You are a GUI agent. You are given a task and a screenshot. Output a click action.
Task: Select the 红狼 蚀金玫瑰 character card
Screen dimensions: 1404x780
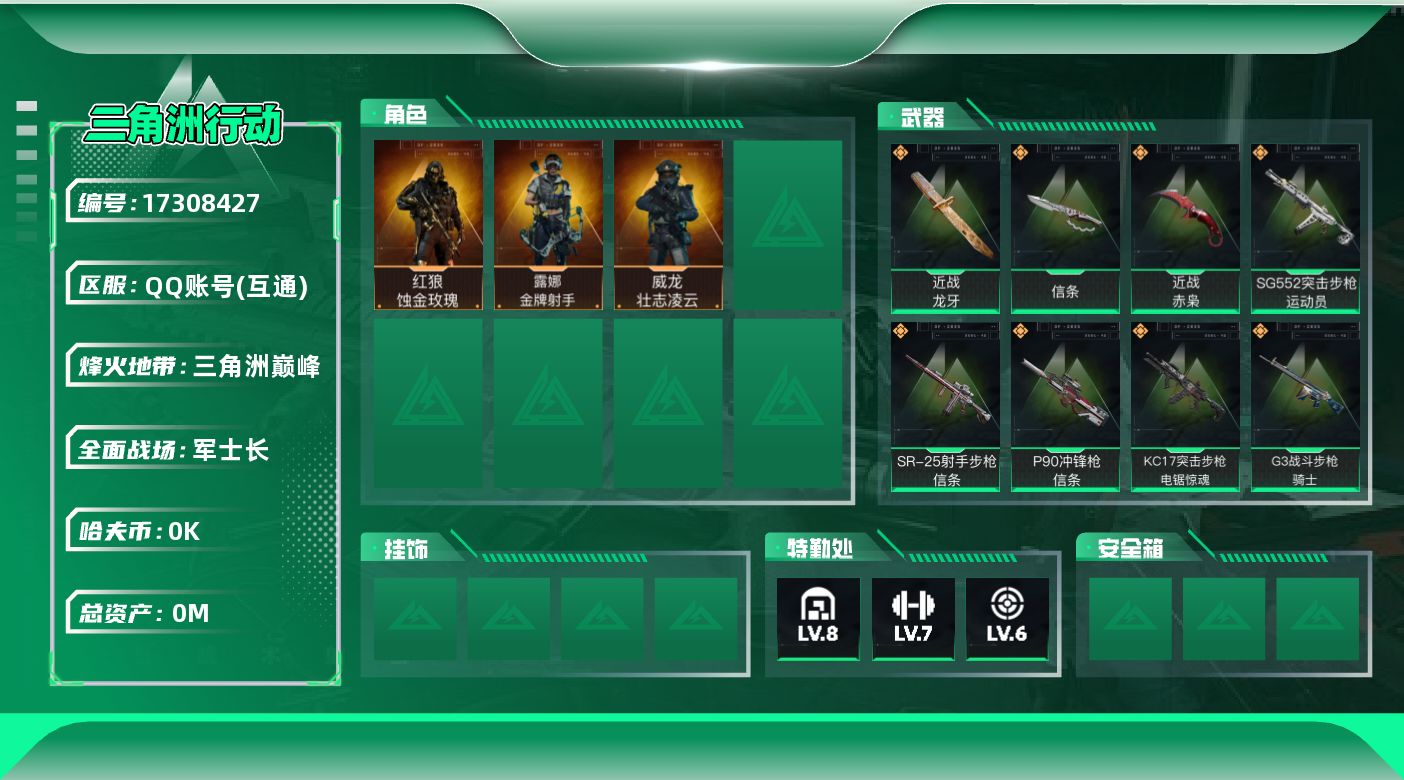(x=428, y=225)
